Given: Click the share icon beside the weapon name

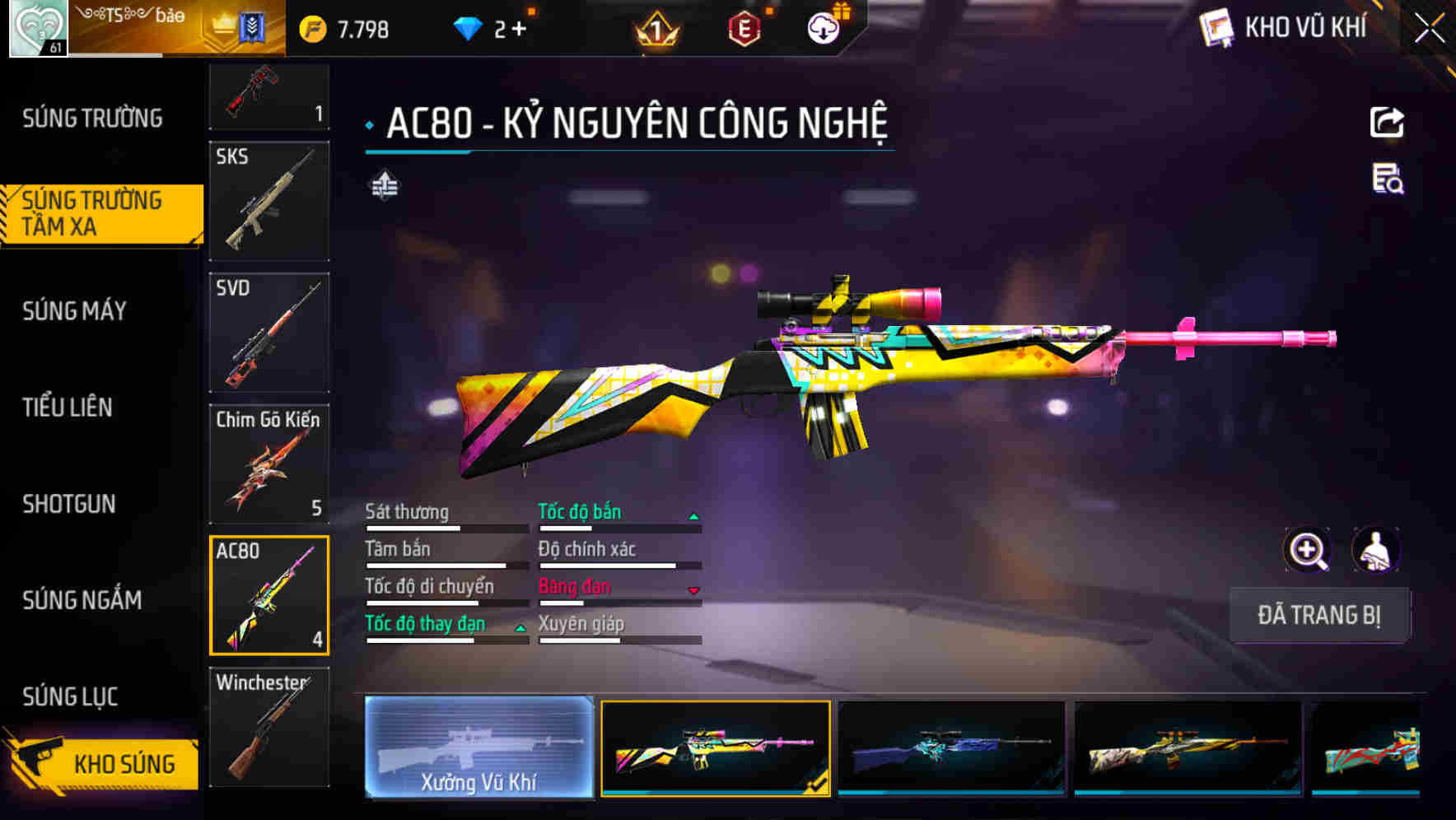Looking at the screenshot, I should tap(1388, 122).
